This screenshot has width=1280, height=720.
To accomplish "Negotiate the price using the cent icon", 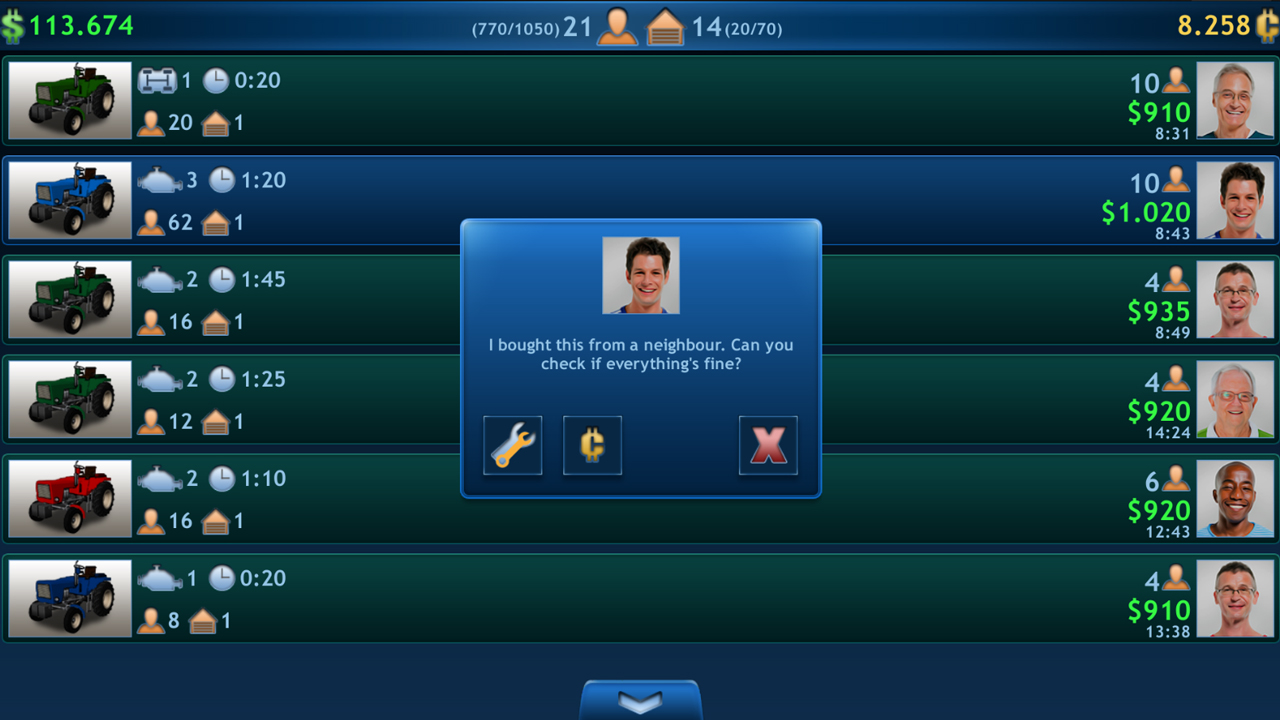I will pos(592,444).
